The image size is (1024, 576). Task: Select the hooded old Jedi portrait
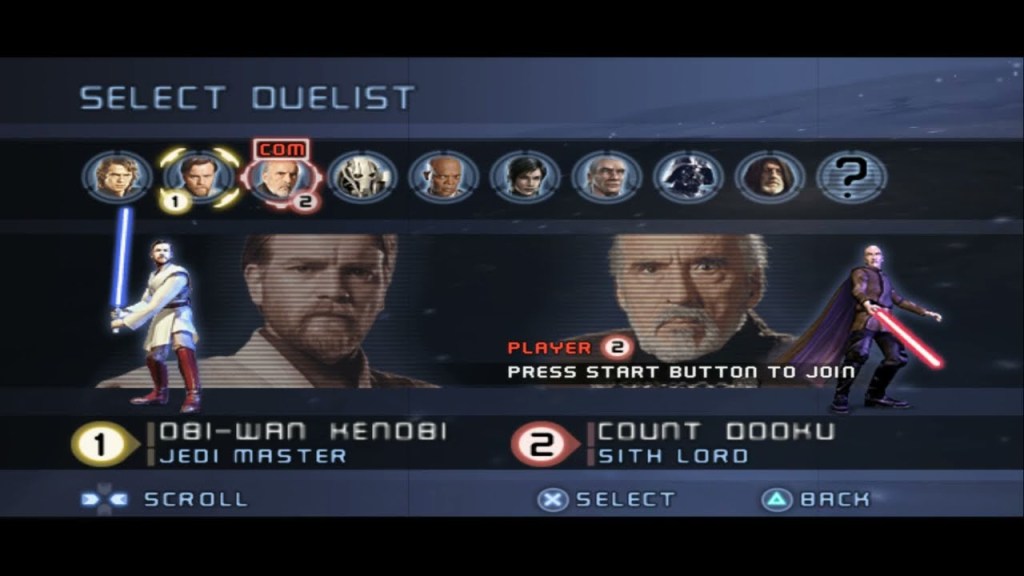pyautogui.click(x=770, y=178)
